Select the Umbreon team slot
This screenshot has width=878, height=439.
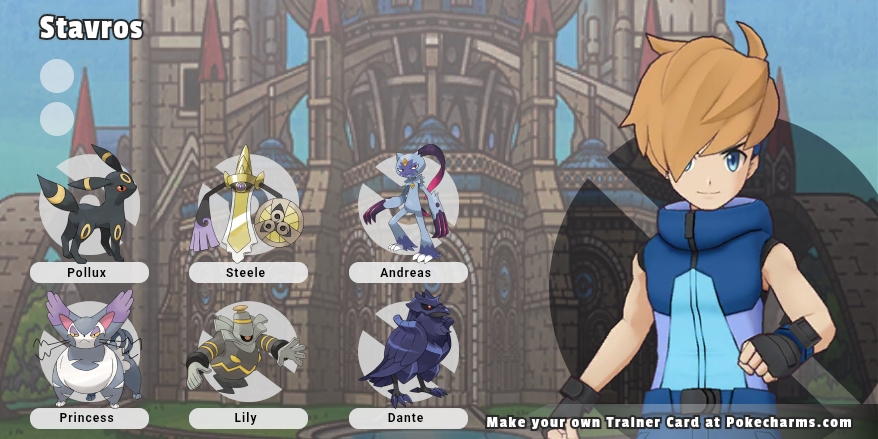coord(87,205)
